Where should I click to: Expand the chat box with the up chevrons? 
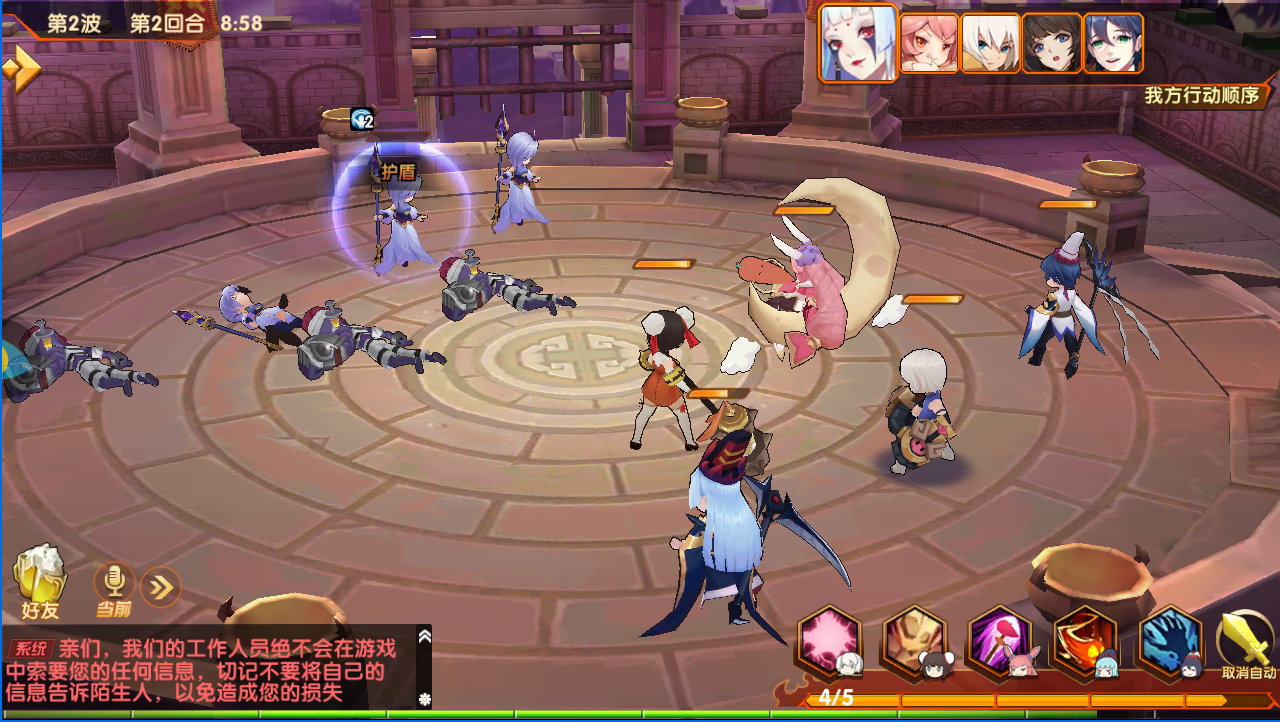[424, 636]
